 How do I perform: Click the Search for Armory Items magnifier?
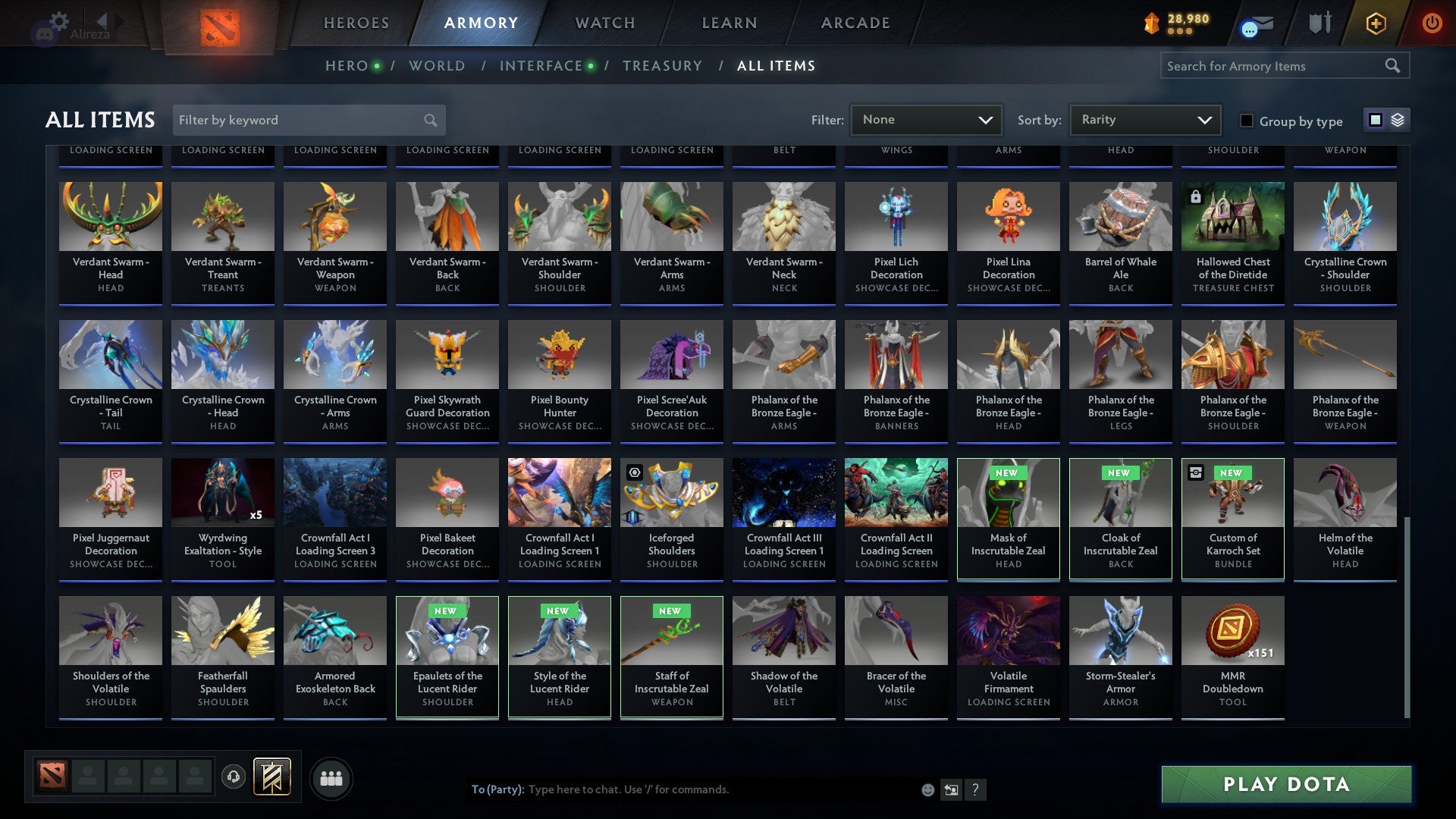[x=1393, y=66]
